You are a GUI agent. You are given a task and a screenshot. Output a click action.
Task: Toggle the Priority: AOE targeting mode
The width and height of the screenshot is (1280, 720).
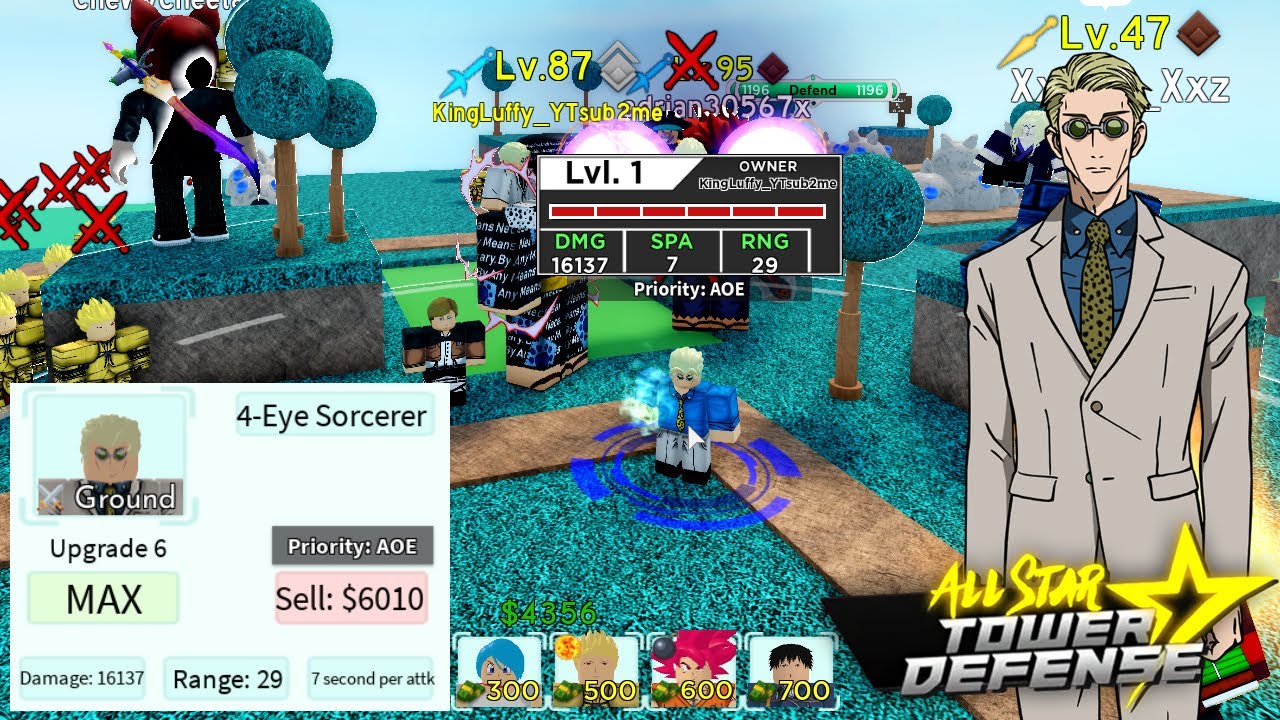click(352, 546)
